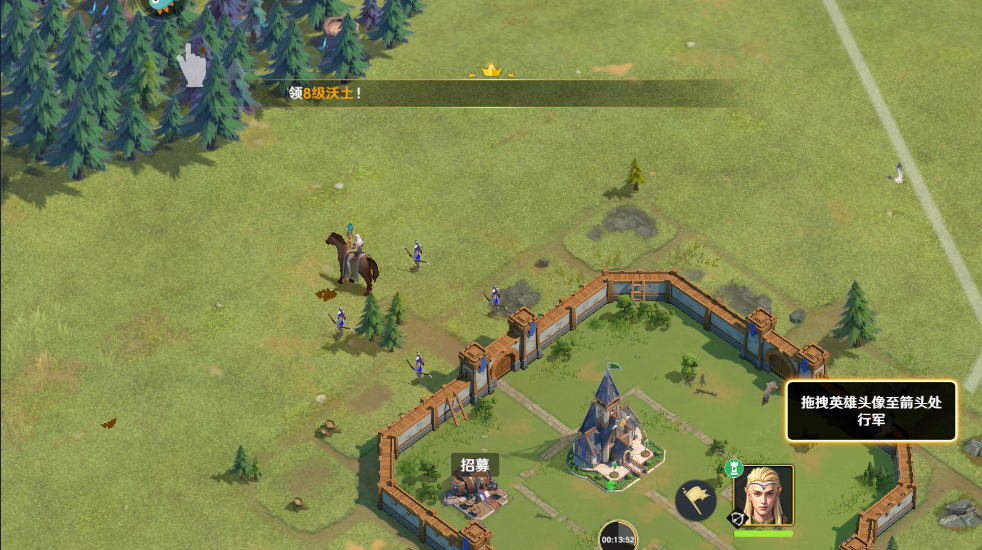Tap the yellow flag rally button

coord(695,499)
